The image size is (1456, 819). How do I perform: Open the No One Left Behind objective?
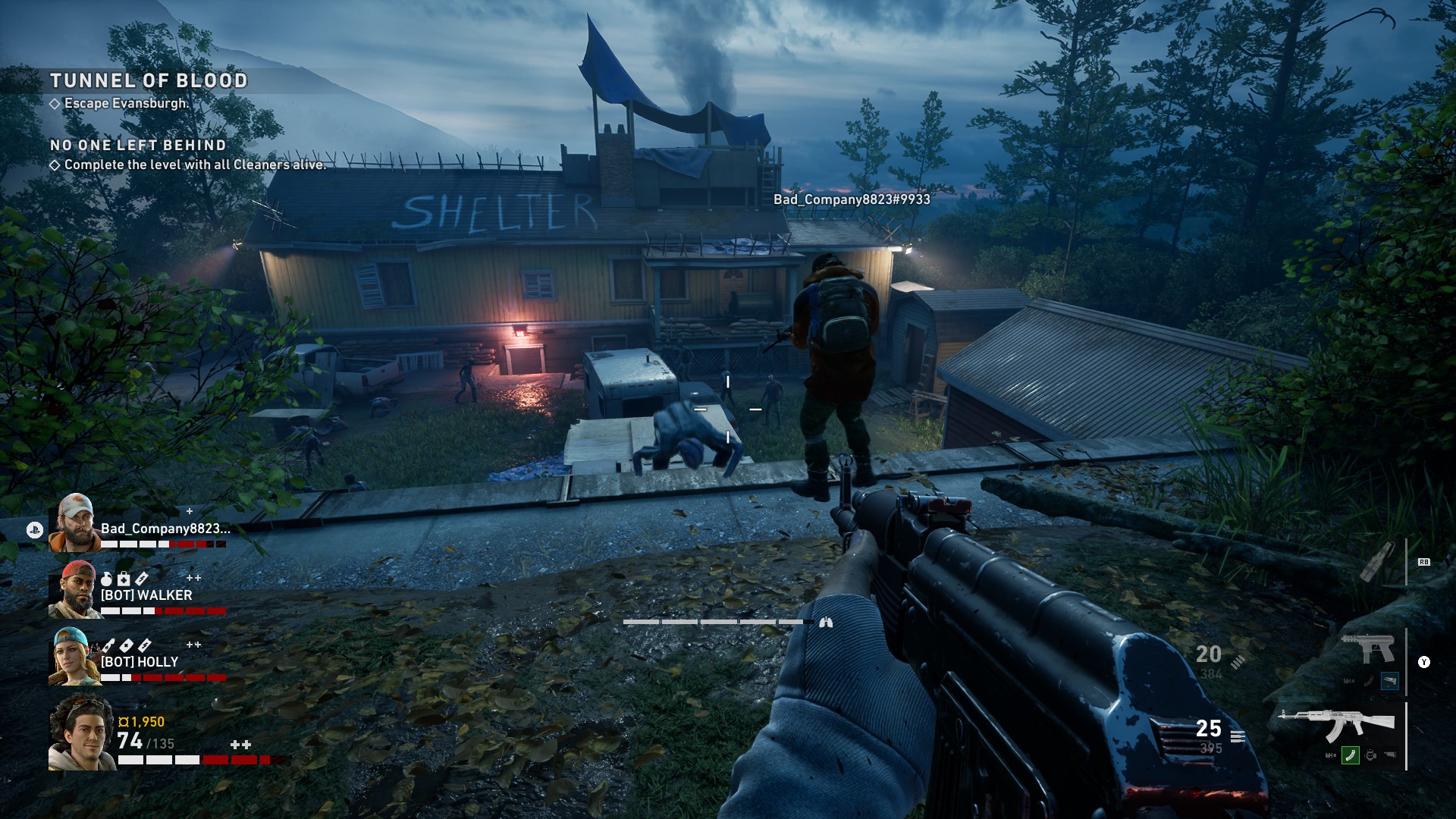pyautogui.click(x=138, y=145)
